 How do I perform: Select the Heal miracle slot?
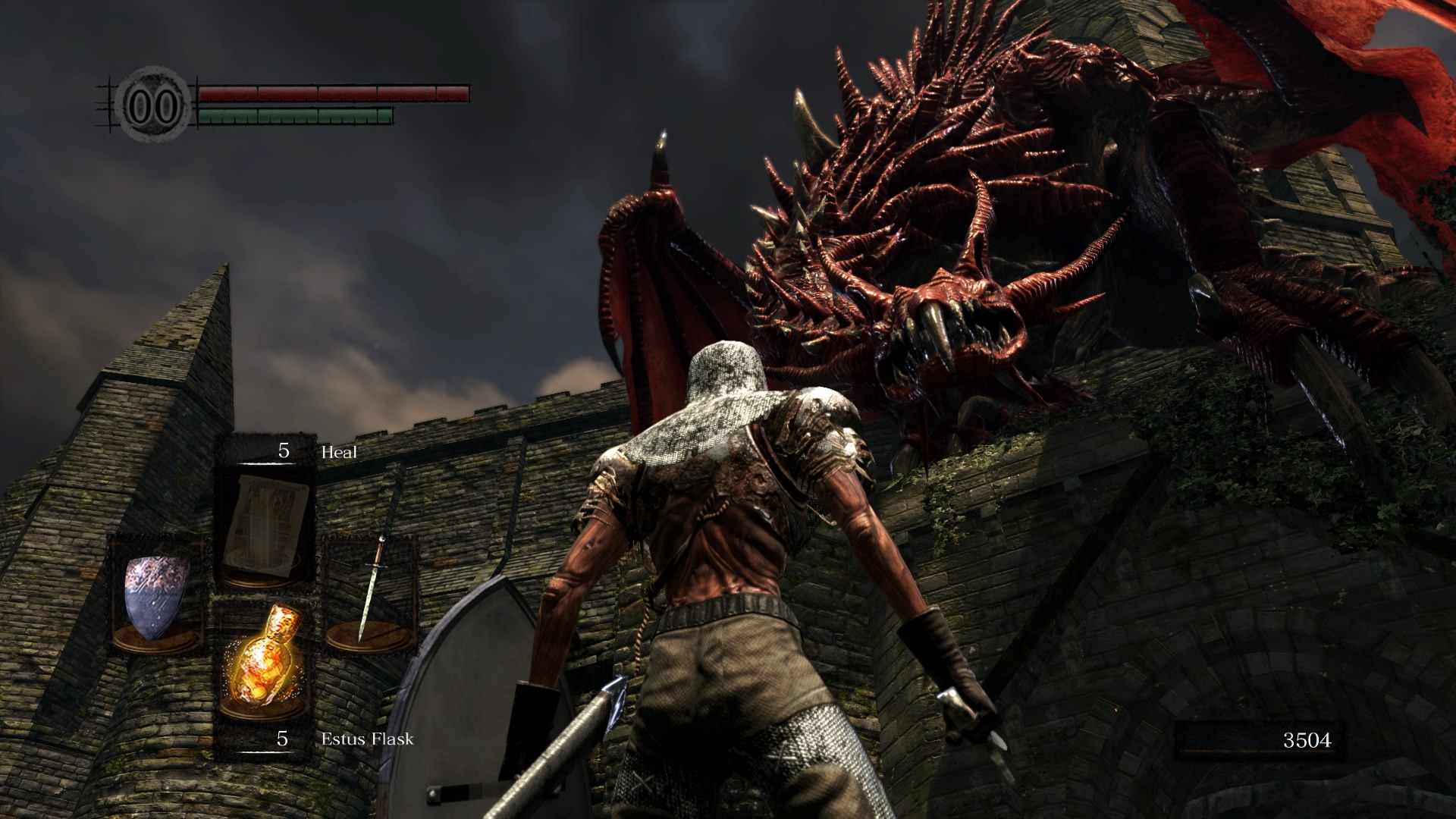click(265, 523)
